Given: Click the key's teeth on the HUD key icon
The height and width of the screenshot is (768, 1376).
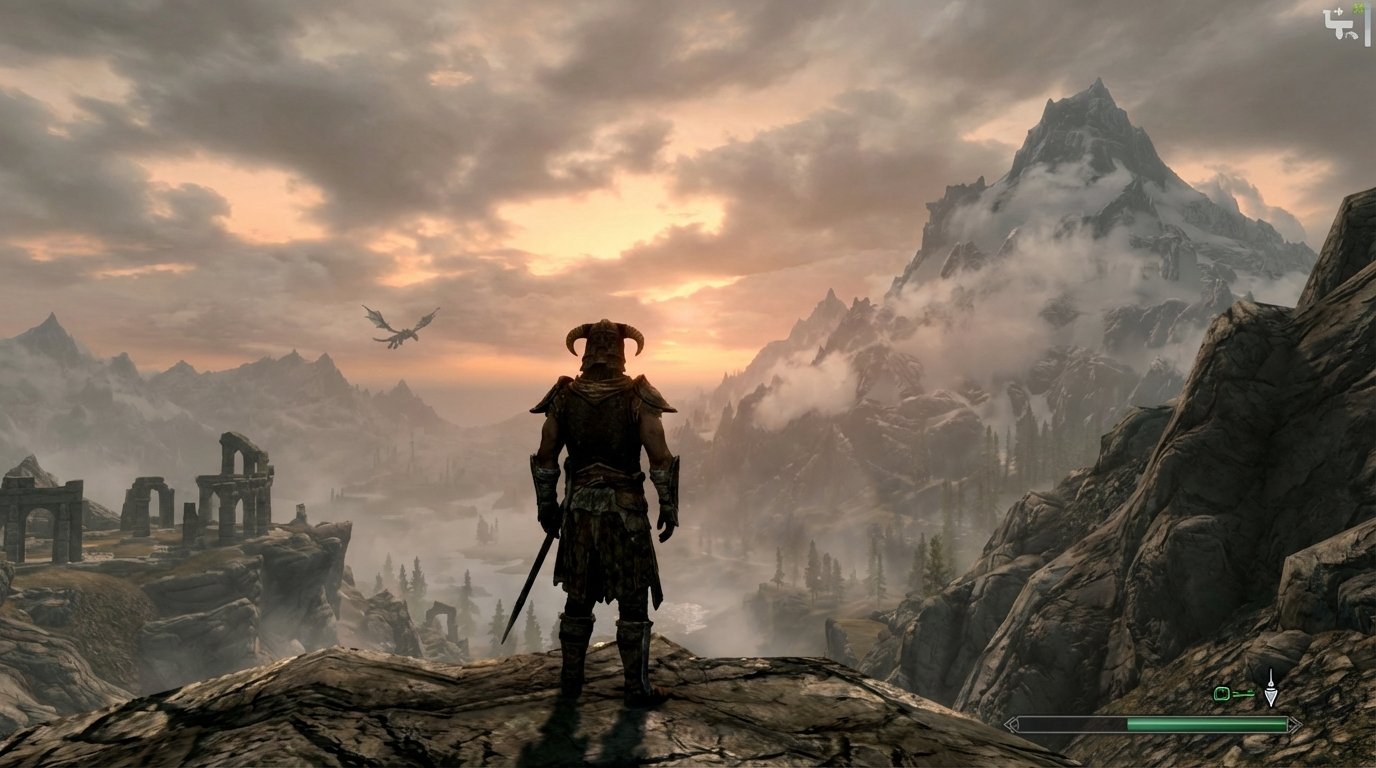Looking at the screenshot, I should pos(1251,691).
